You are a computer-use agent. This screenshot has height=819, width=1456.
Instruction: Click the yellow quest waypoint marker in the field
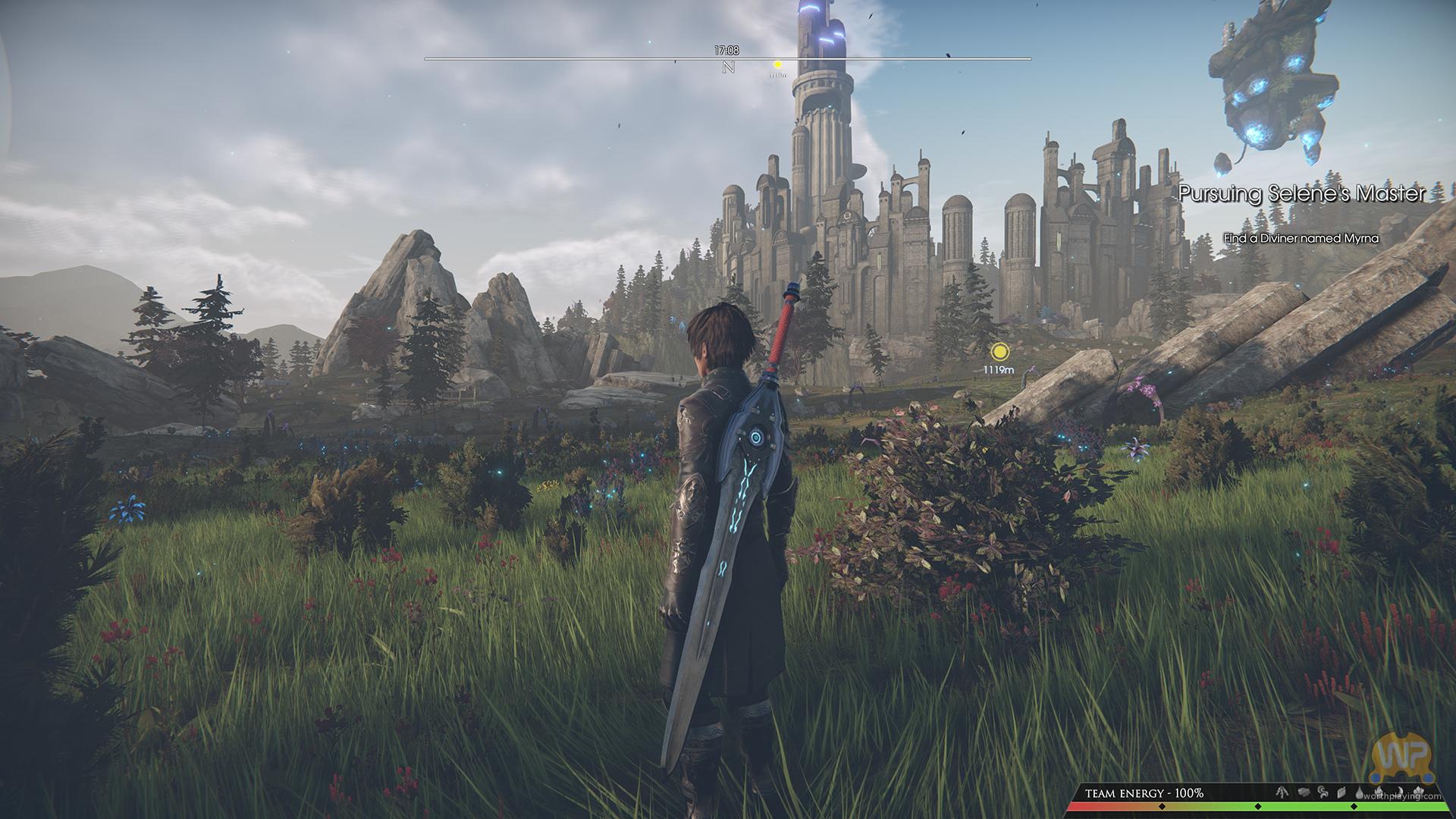(x=1000, y=351)
